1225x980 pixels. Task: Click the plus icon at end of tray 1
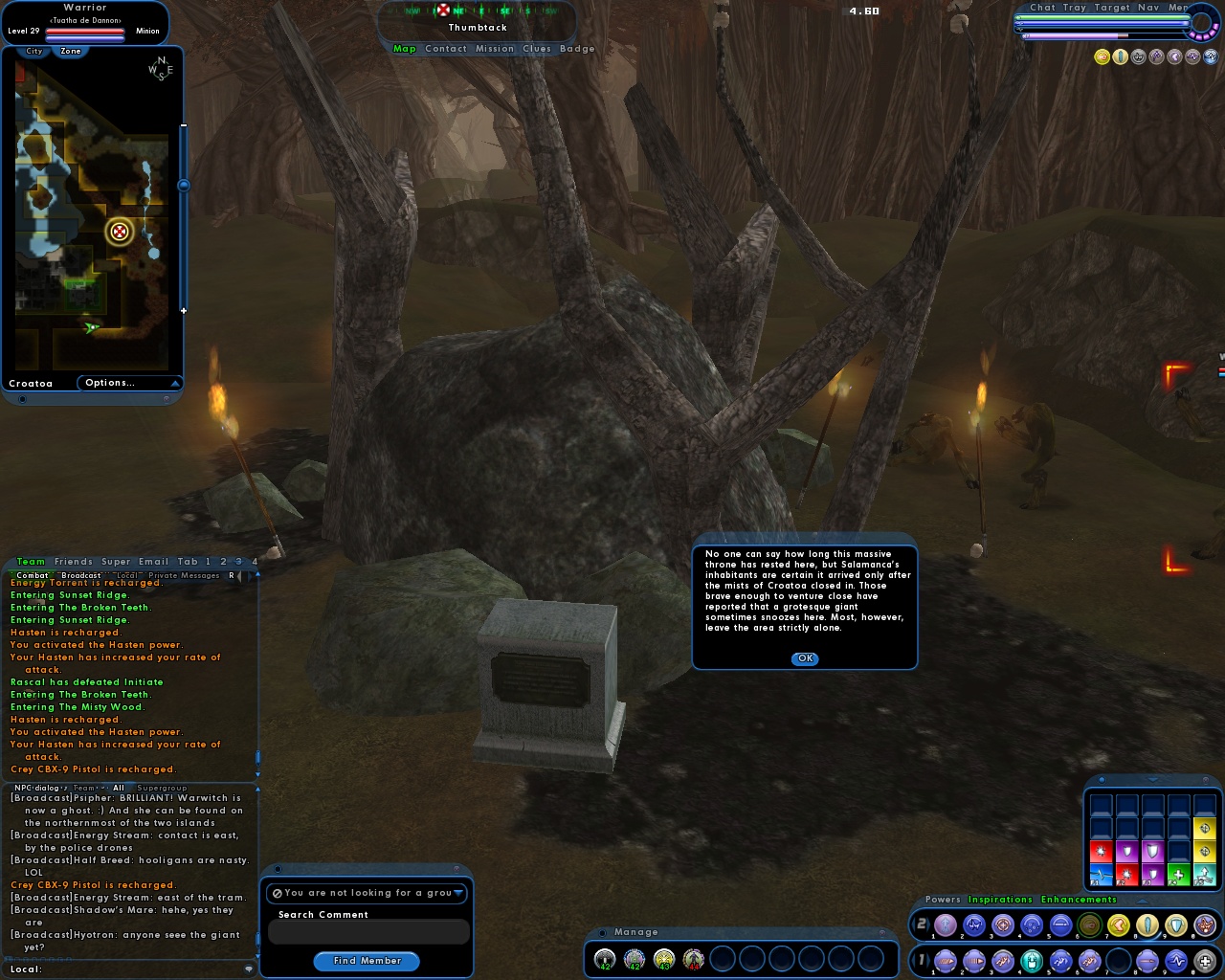(x=1204, y=960)
